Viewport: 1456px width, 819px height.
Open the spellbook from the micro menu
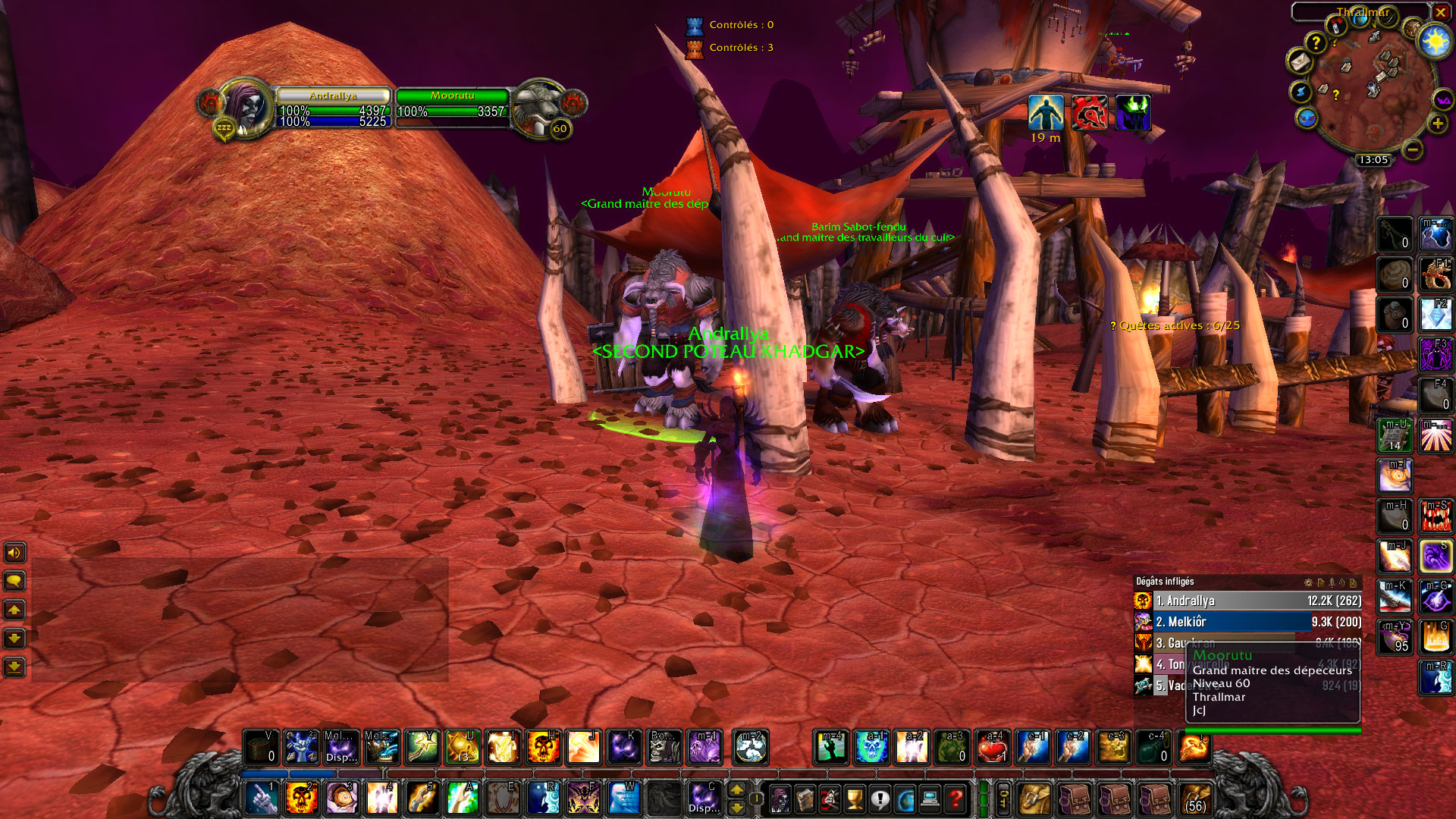pos(804,799)
